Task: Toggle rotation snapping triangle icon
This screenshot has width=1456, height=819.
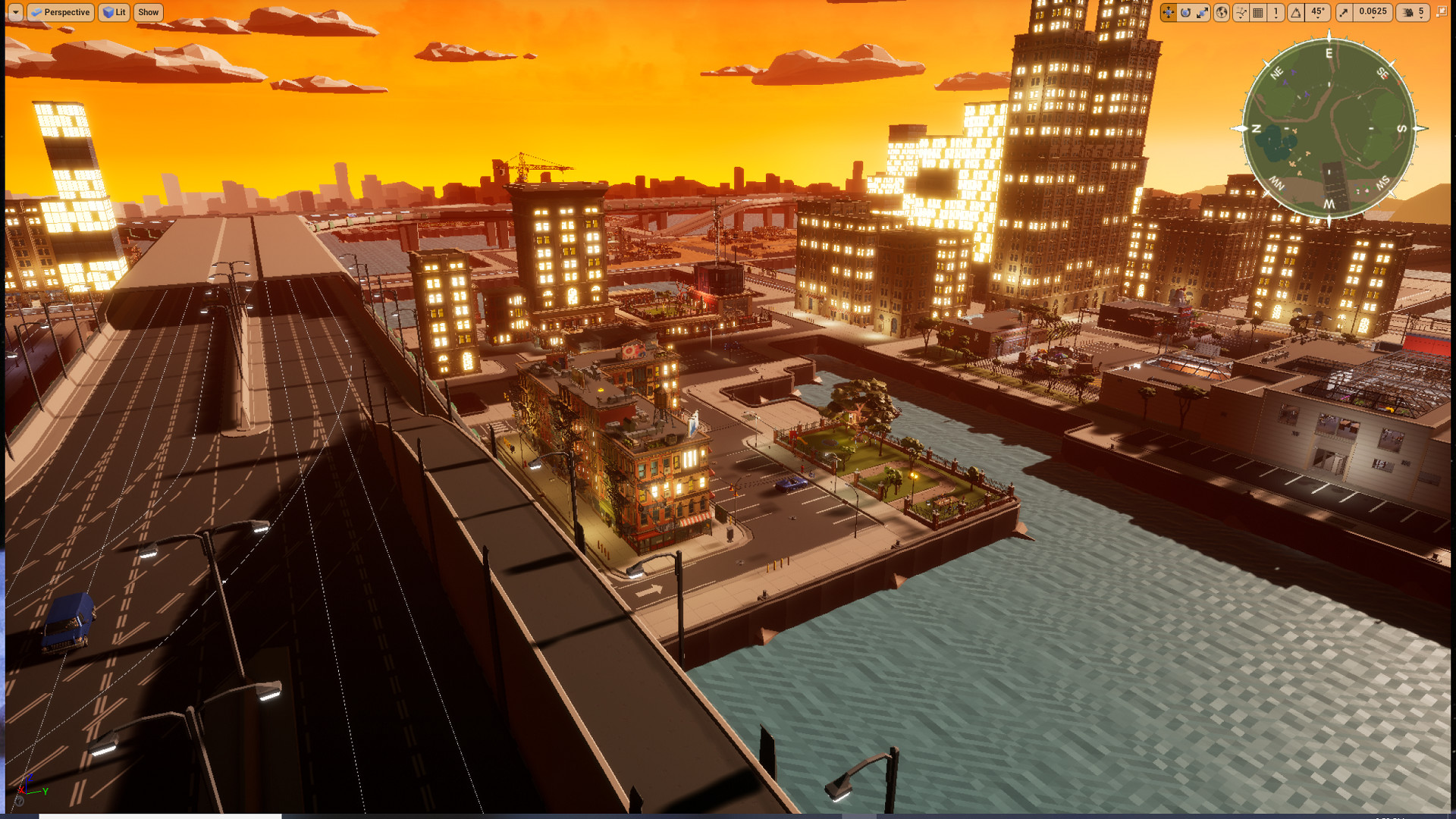Action: 1295,12
